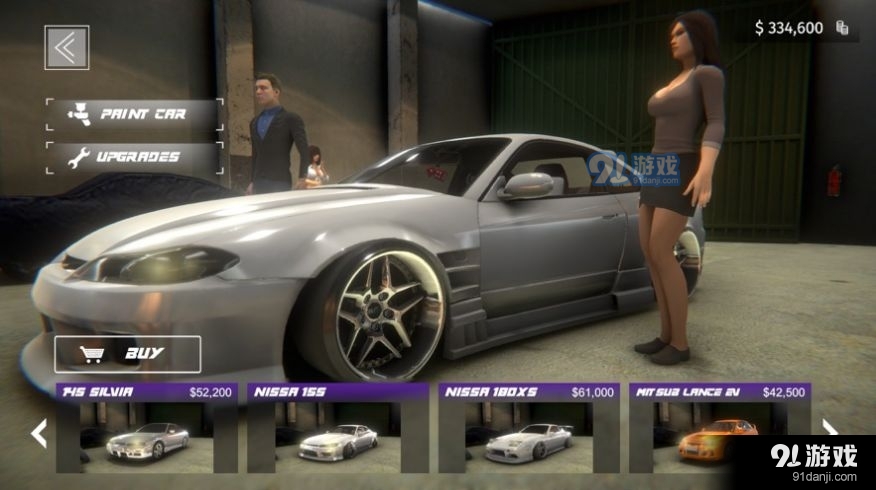Screen dimensions: 876x490
Task: Select the 14S Silvia car card
Action: [147, 428]
